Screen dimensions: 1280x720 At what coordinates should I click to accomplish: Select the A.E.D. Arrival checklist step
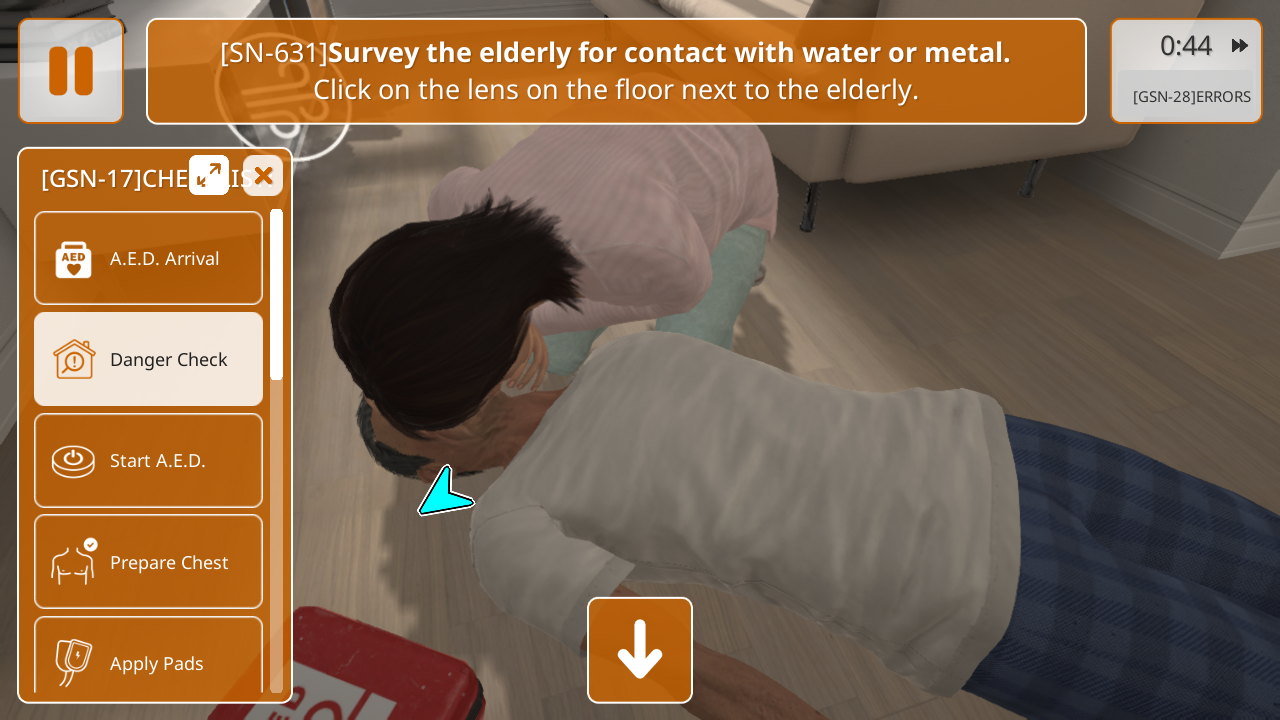[149, 258]
